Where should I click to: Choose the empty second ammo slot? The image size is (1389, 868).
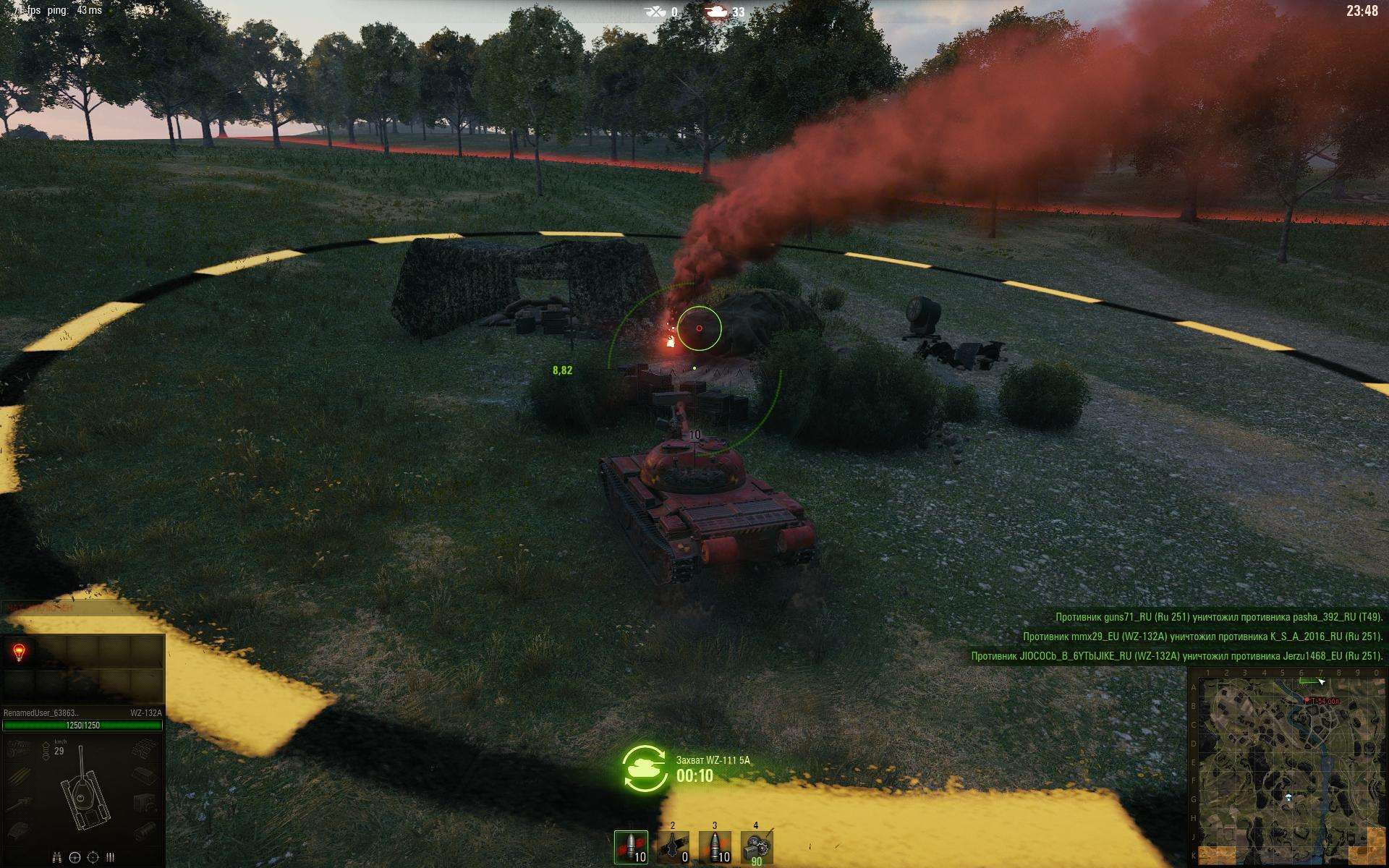[x=673, y=847]
